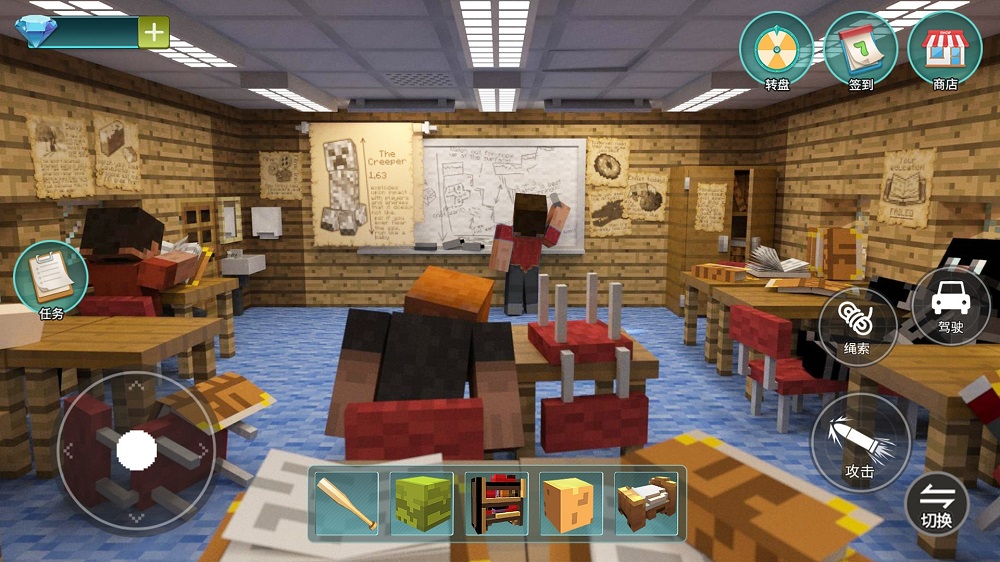Image resolution: width=1000 pixels, height=562 pixels.
Task: Activate the 绳索 rope button
Action: pyautogui.click(x=856, y=326)
